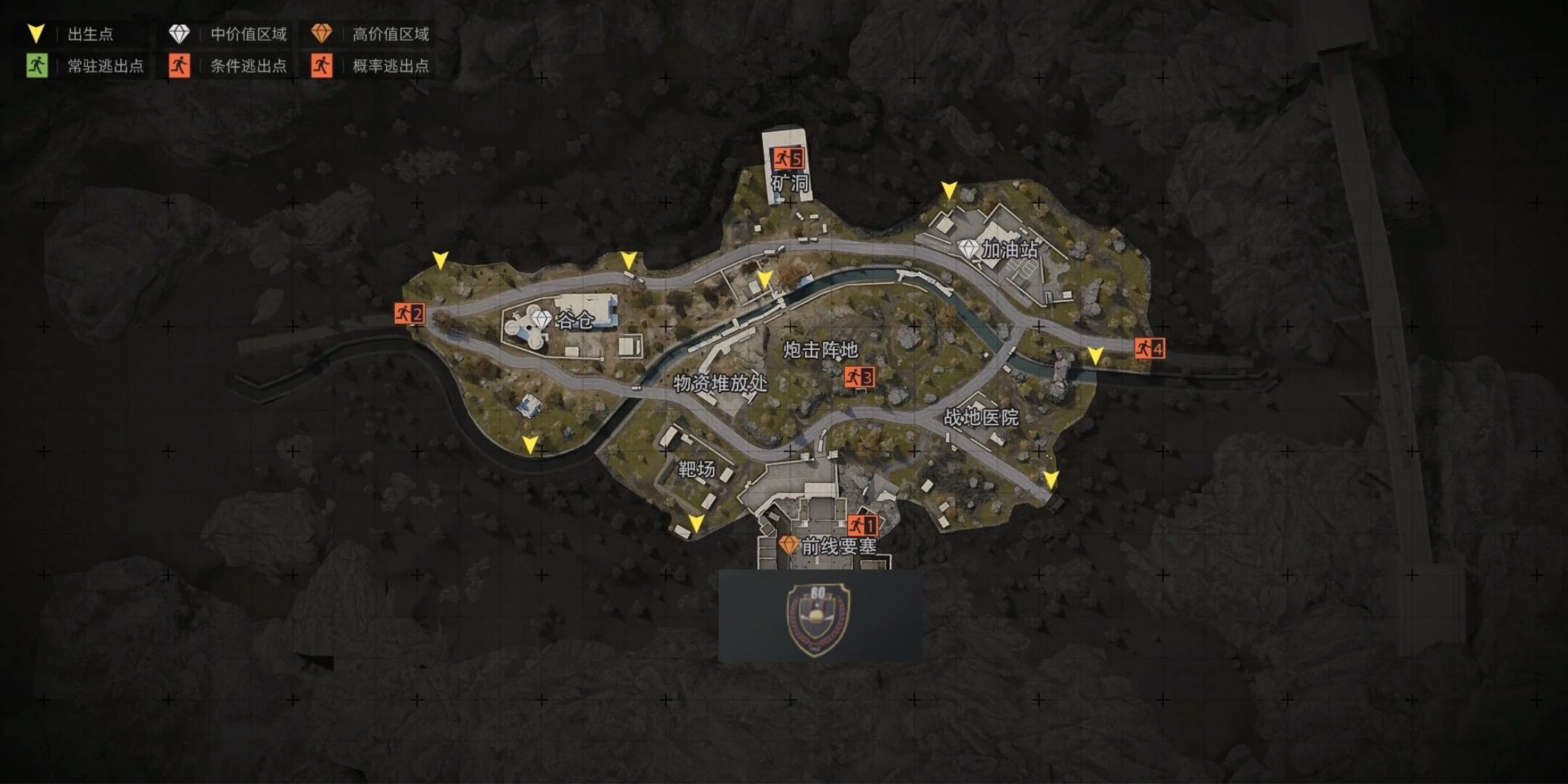Choose extraction point 4 marker
Viewport: 1568px width, 784px height.
(x=1149, y=348)
